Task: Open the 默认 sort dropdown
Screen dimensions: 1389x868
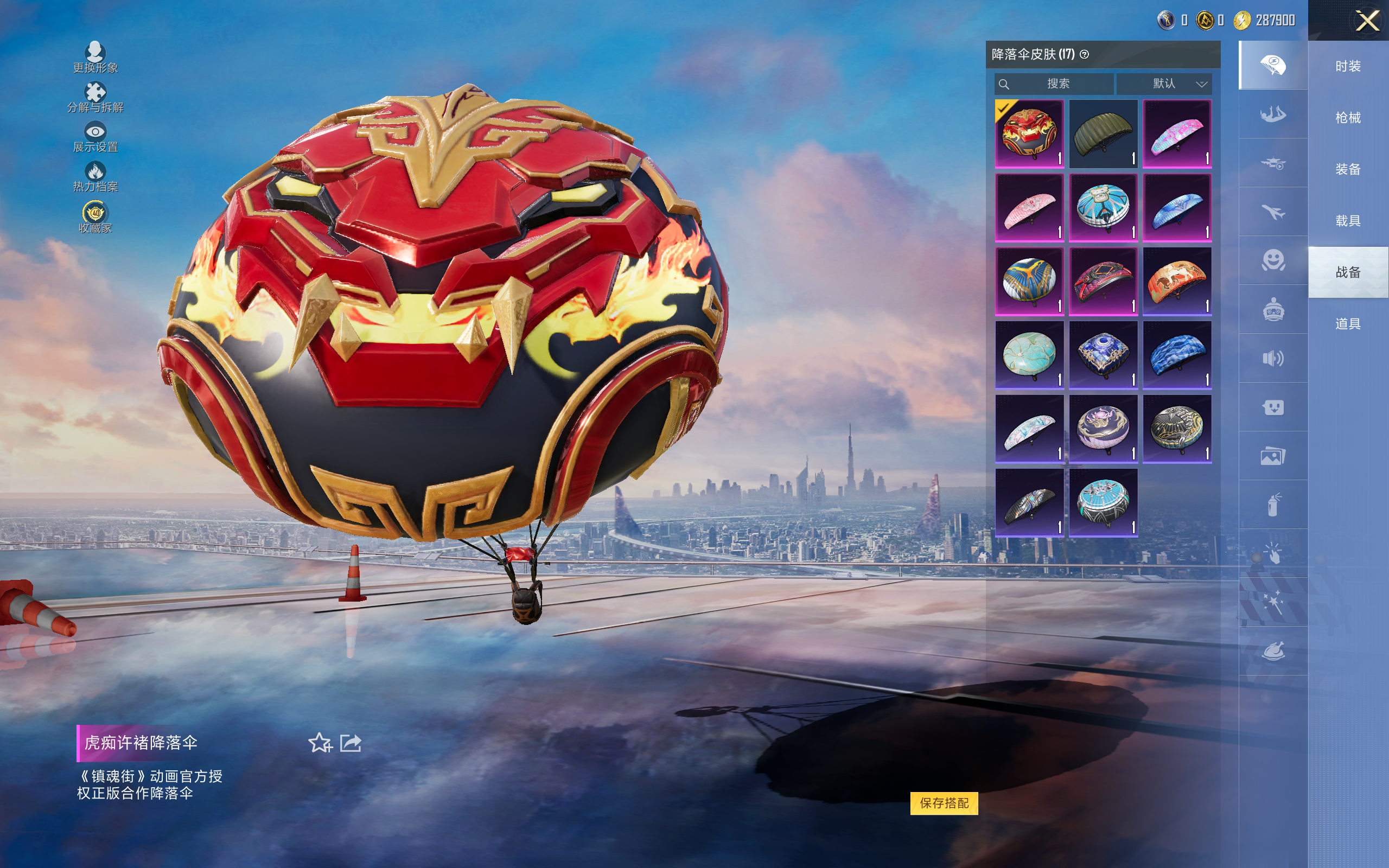Action: 1164,84
